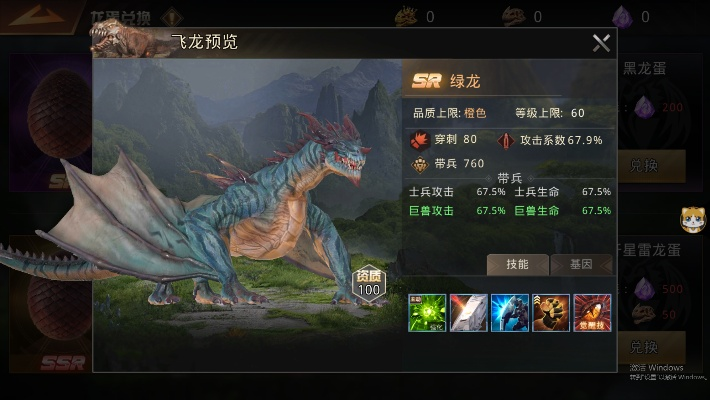Inspect the silver blade skill icon
This screenshot has height=400, width=710.
pyautogui.click(x=469, y=313)
